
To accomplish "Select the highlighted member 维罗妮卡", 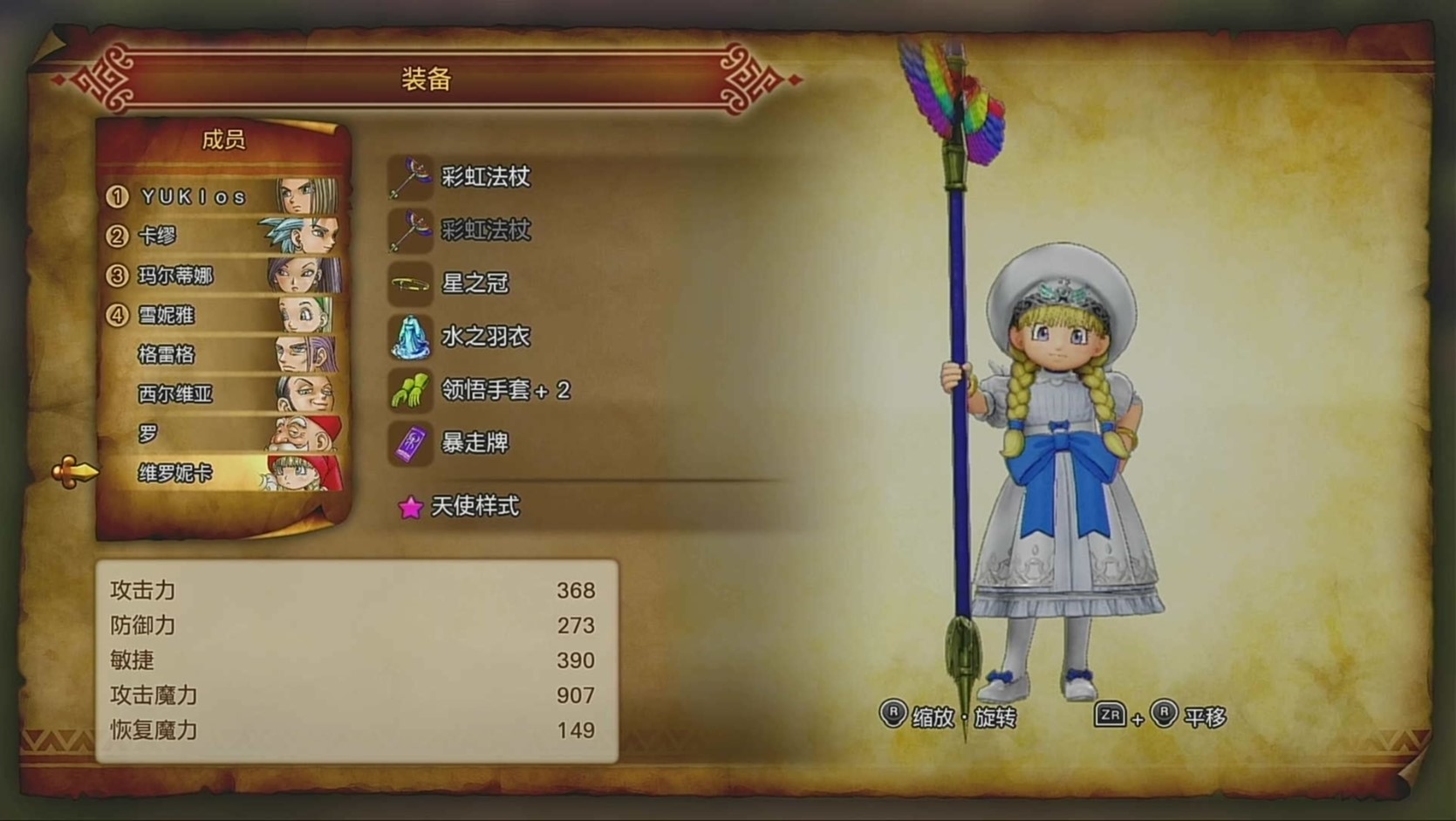I will coord(222,473).
